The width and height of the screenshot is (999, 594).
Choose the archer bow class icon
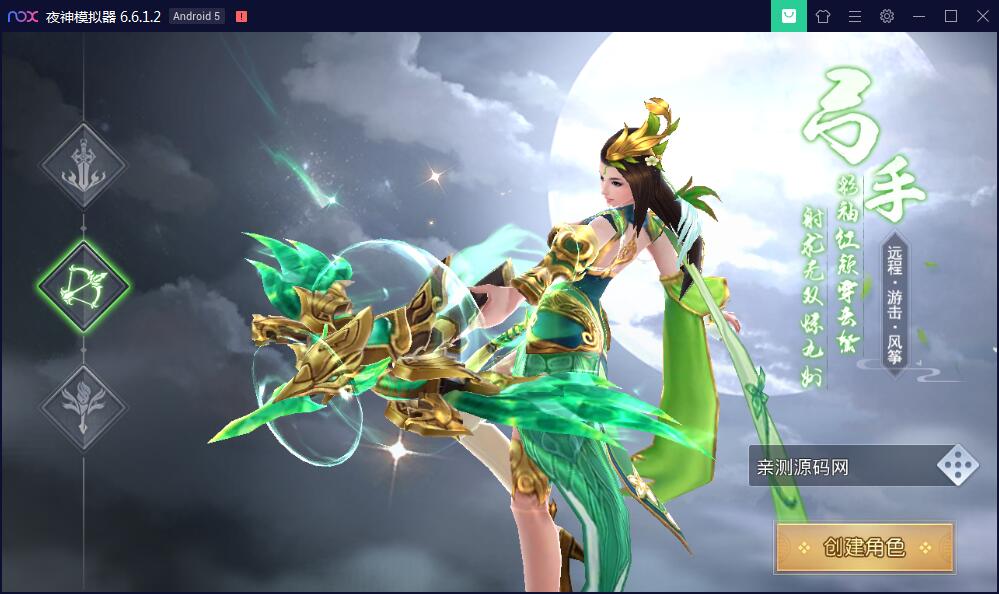point(84,287)
